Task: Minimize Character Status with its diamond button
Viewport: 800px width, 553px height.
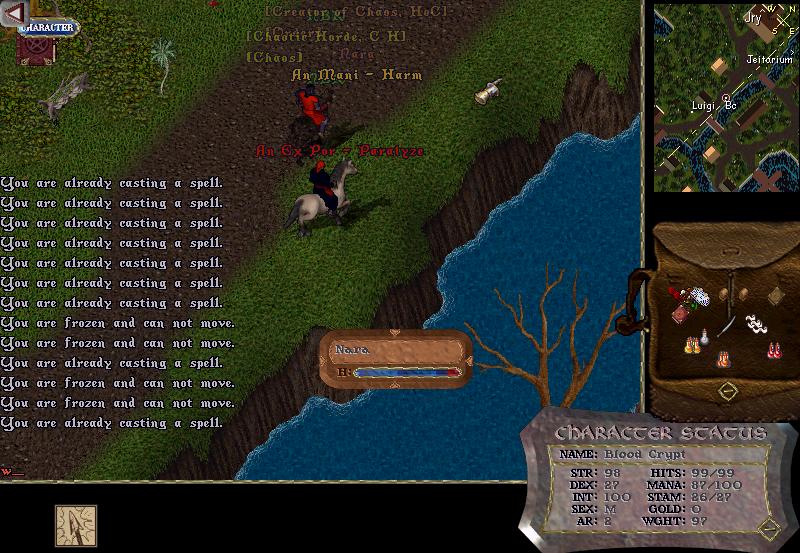Action: tap(767, 526)
